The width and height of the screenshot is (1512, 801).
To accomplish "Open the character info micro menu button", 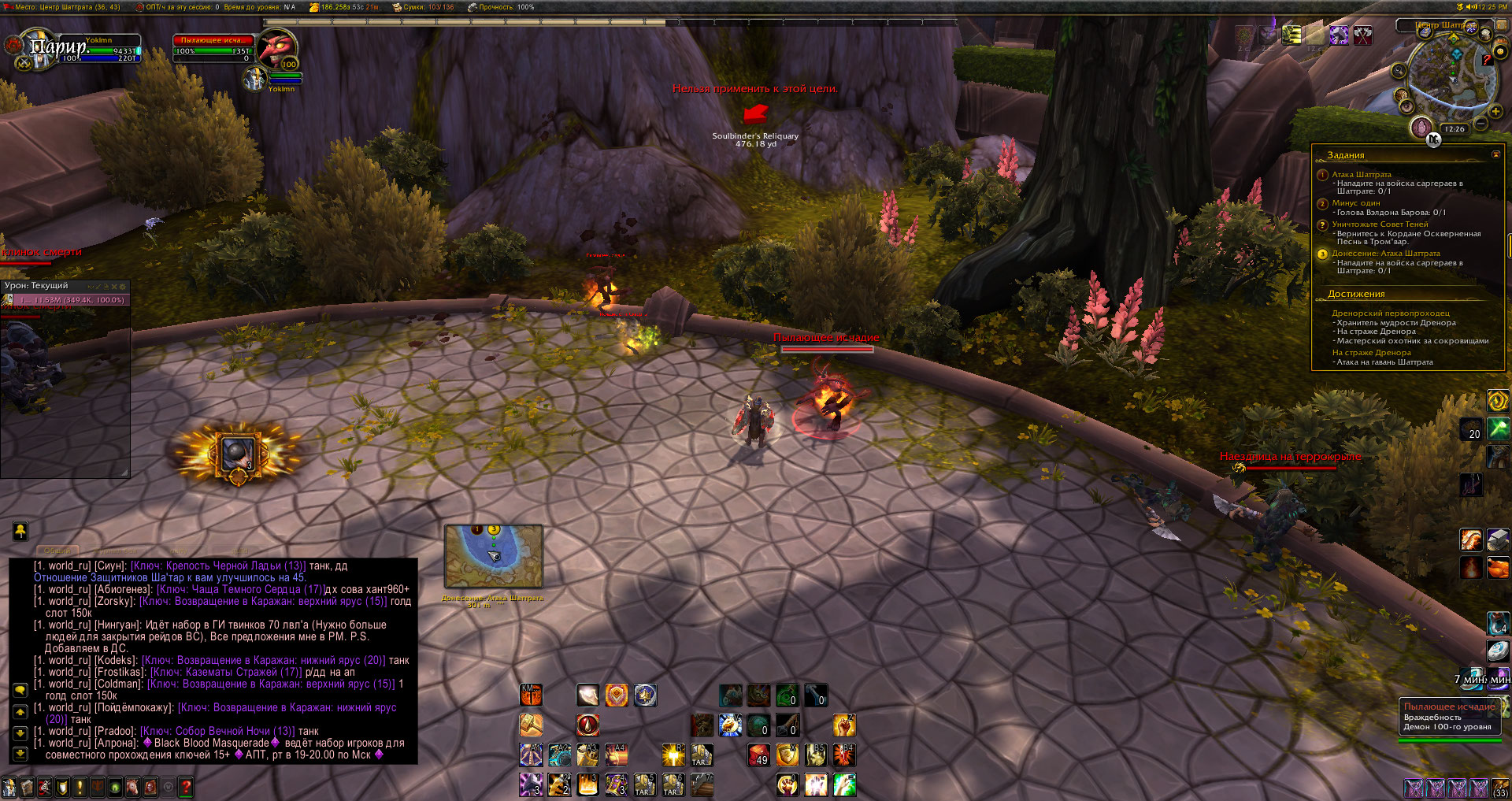I will (x=9, y=786).
